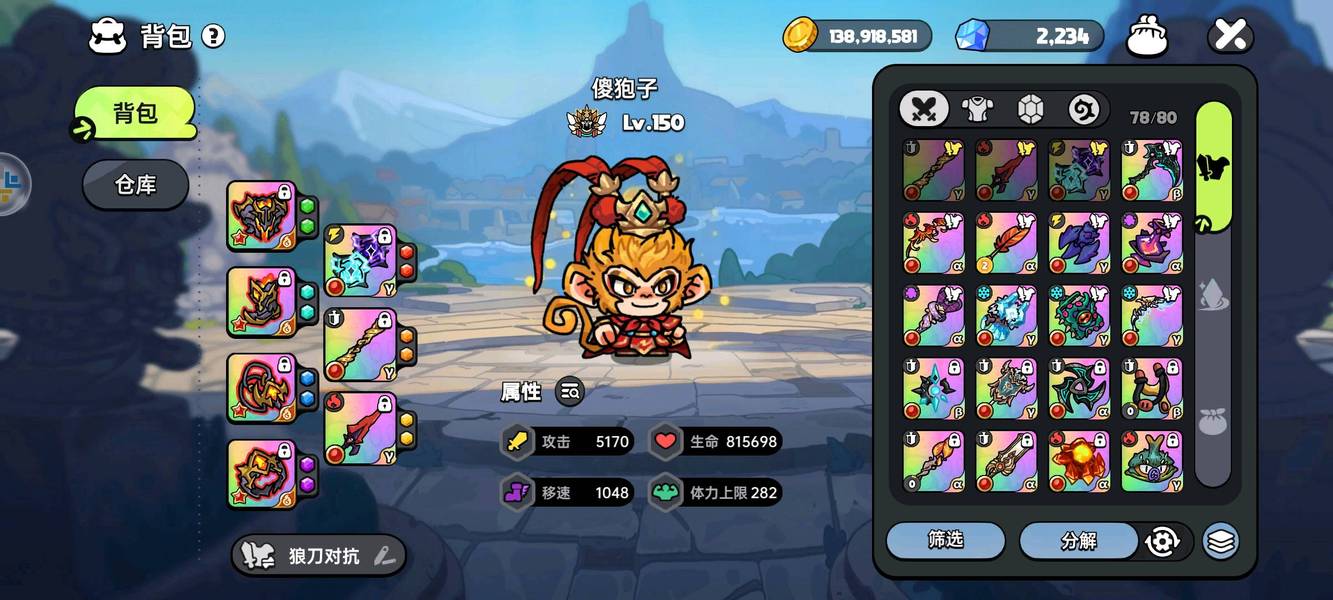Edit the 狼刀对抗 loadout name

pos(383,557)
